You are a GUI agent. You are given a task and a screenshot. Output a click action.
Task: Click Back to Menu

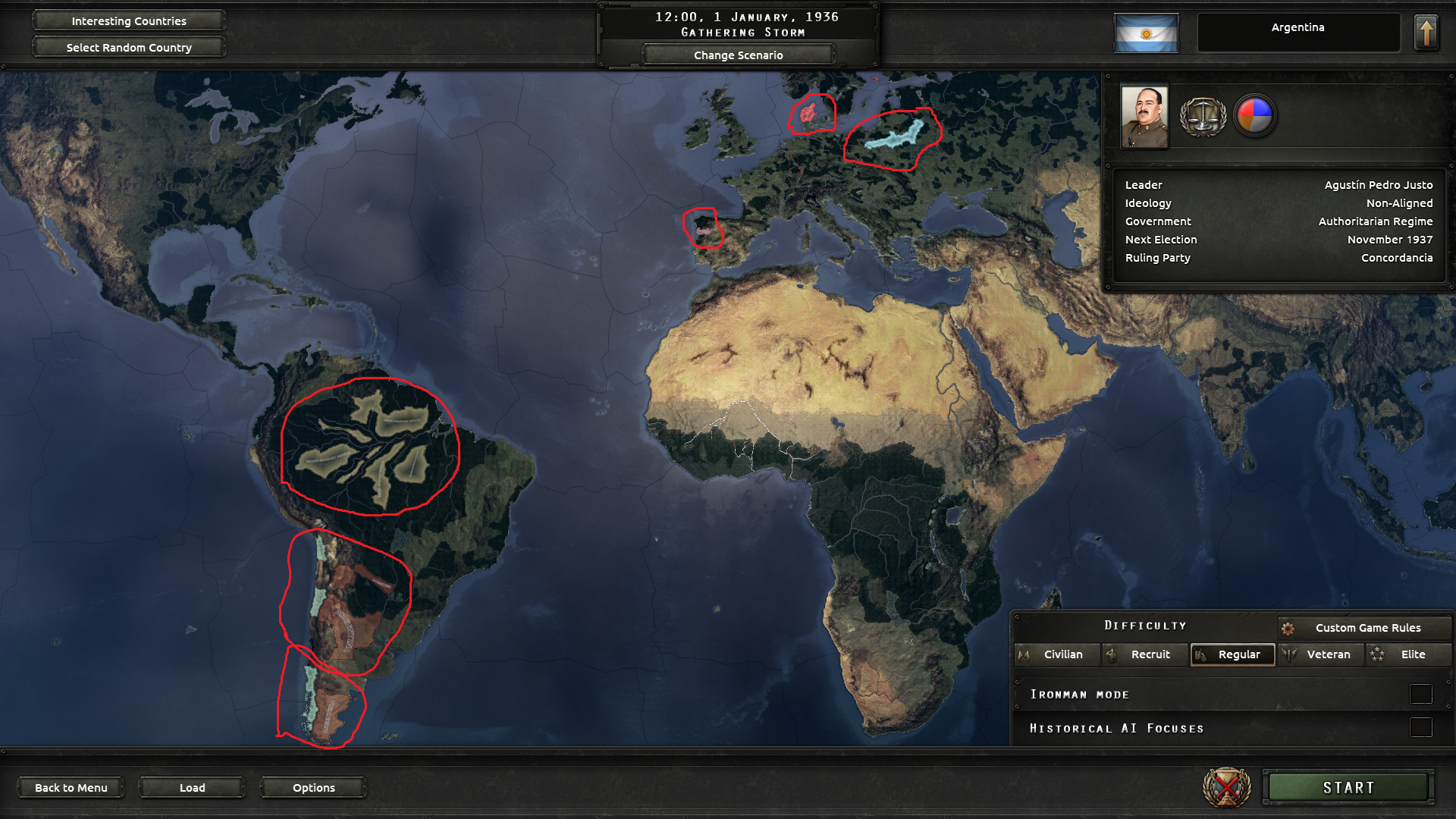71,787
